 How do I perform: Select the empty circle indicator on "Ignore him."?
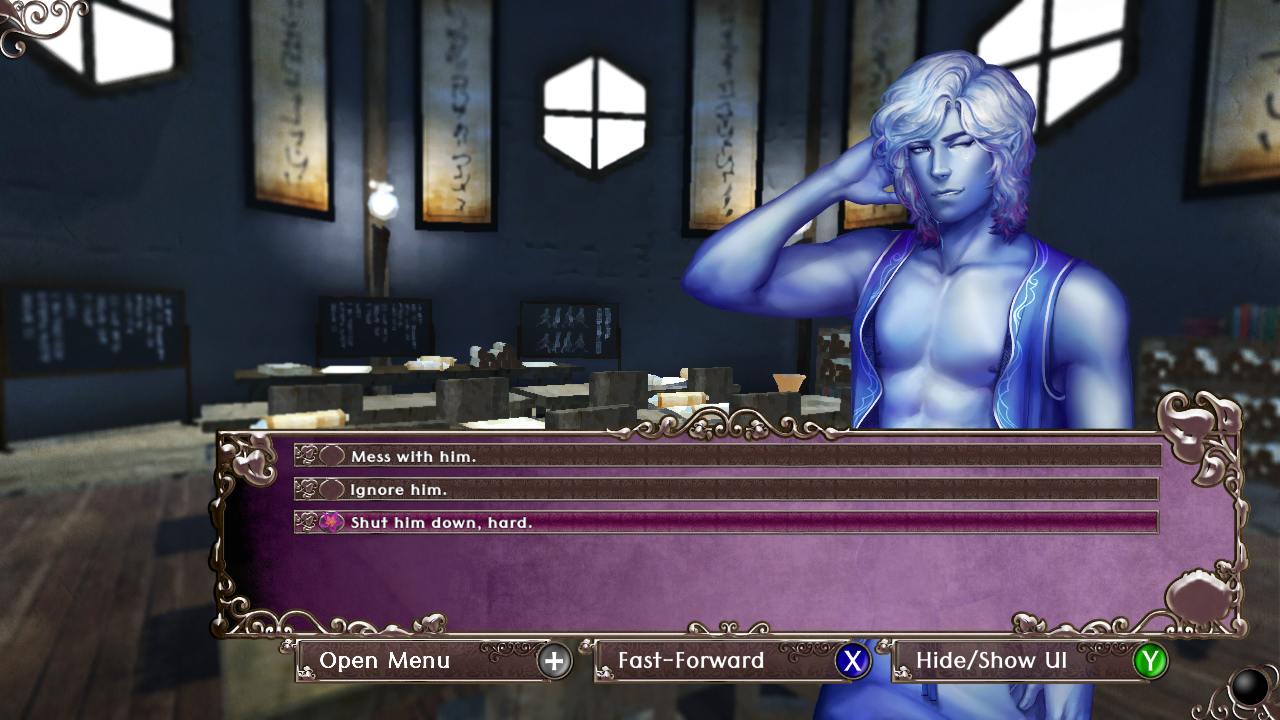coord(331,489)
